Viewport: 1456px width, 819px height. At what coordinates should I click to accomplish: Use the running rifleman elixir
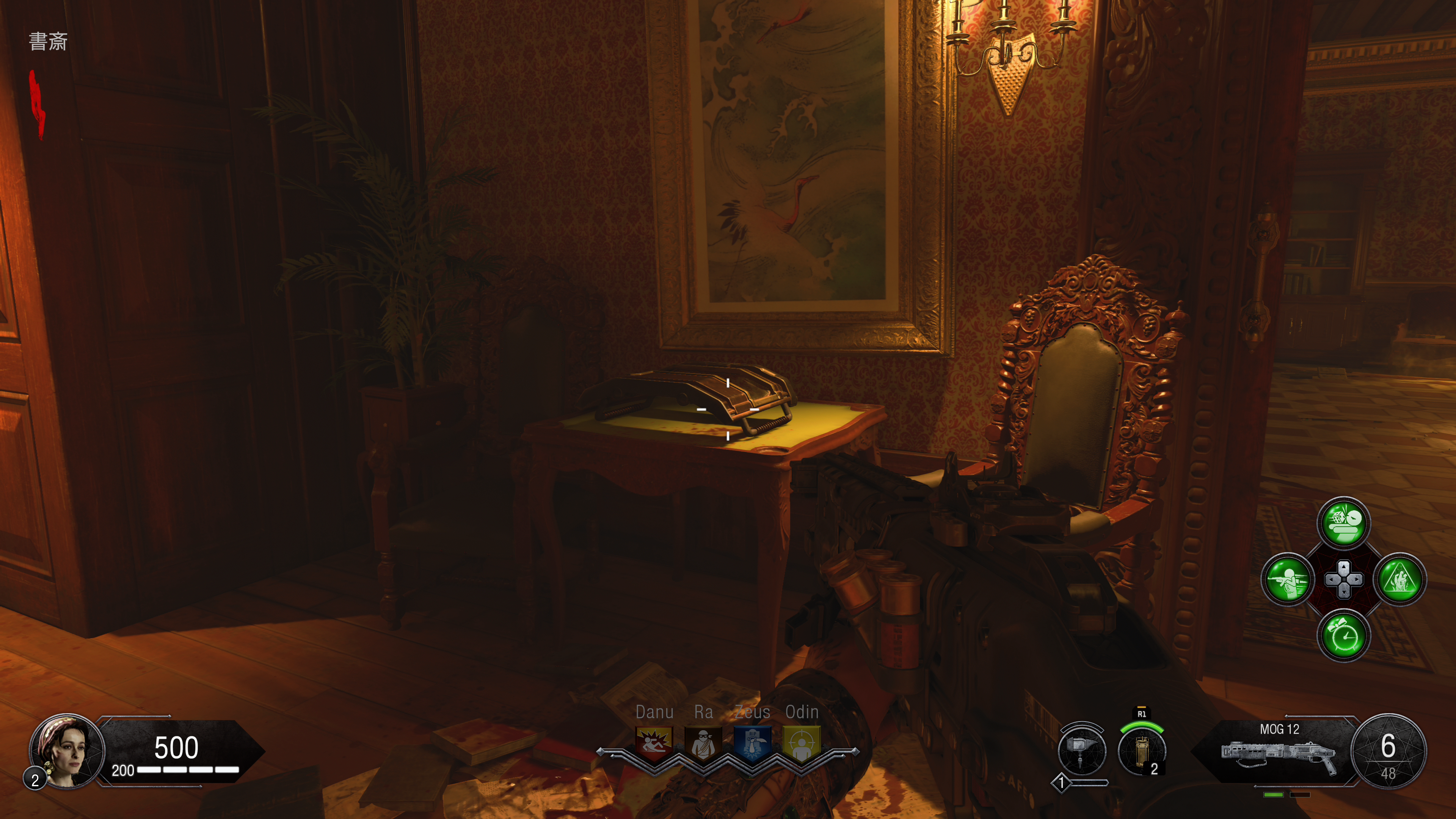[1287, 579]
